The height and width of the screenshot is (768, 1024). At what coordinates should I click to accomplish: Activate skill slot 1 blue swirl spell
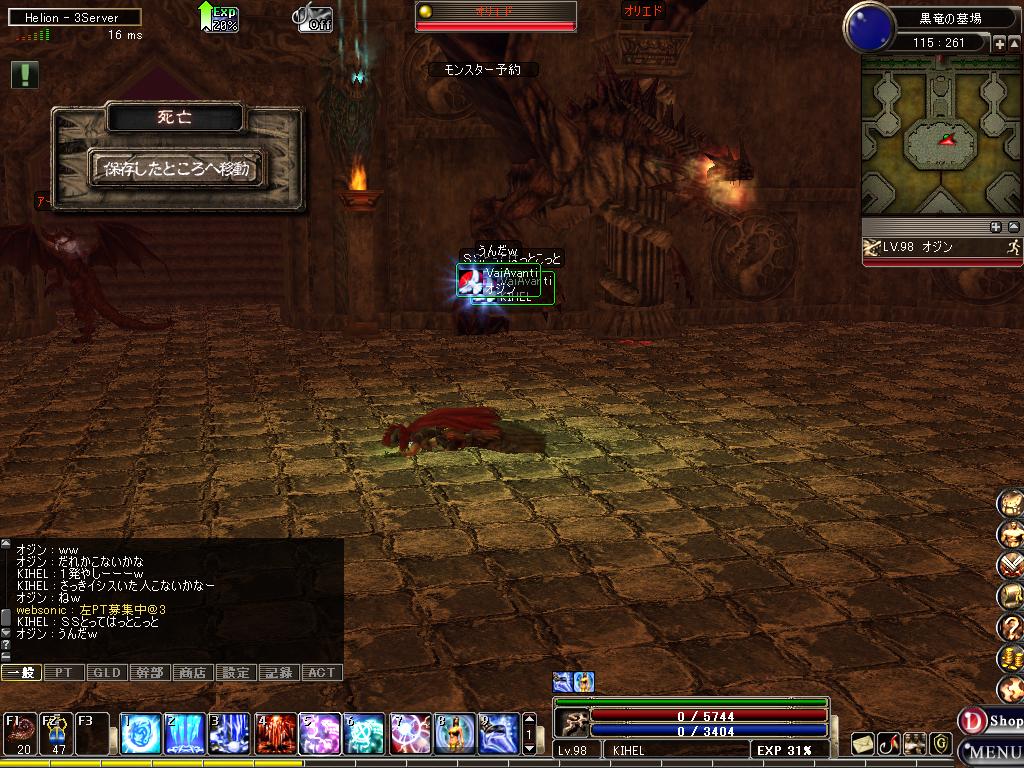tap(139, 734)
